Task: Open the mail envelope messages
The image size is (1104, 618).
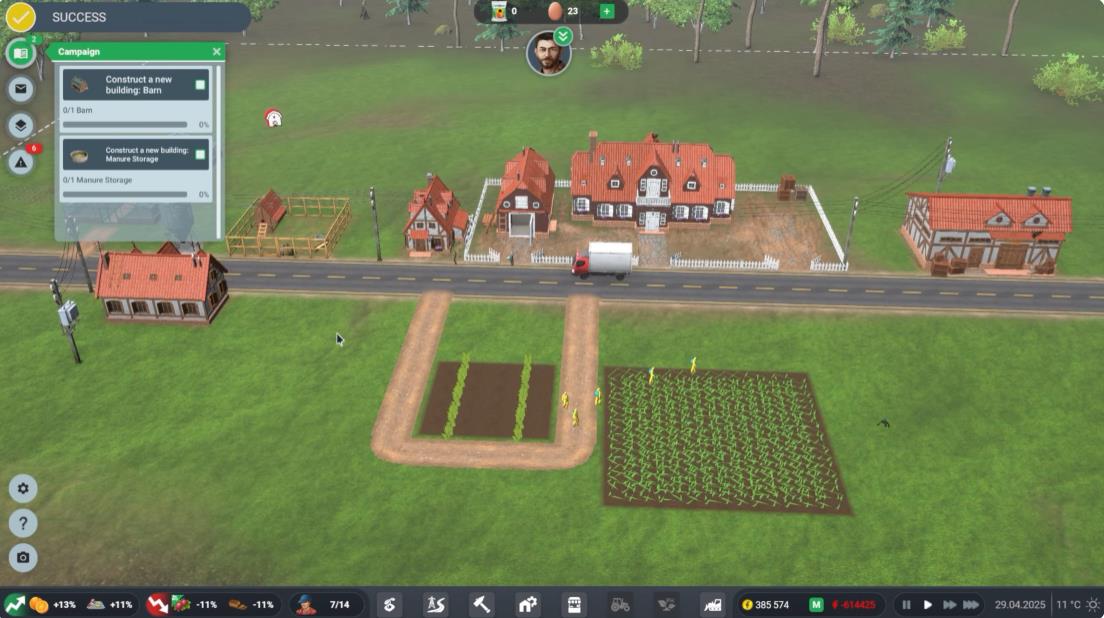Action: point(21,89)
